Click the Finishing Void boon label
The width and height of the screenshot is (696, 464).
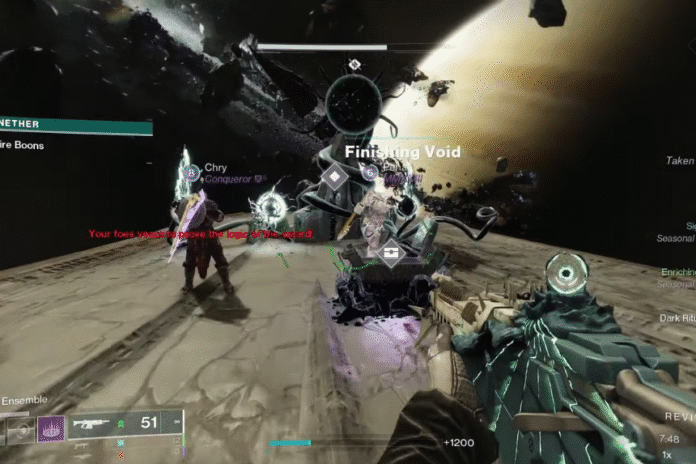click(403, 152)
